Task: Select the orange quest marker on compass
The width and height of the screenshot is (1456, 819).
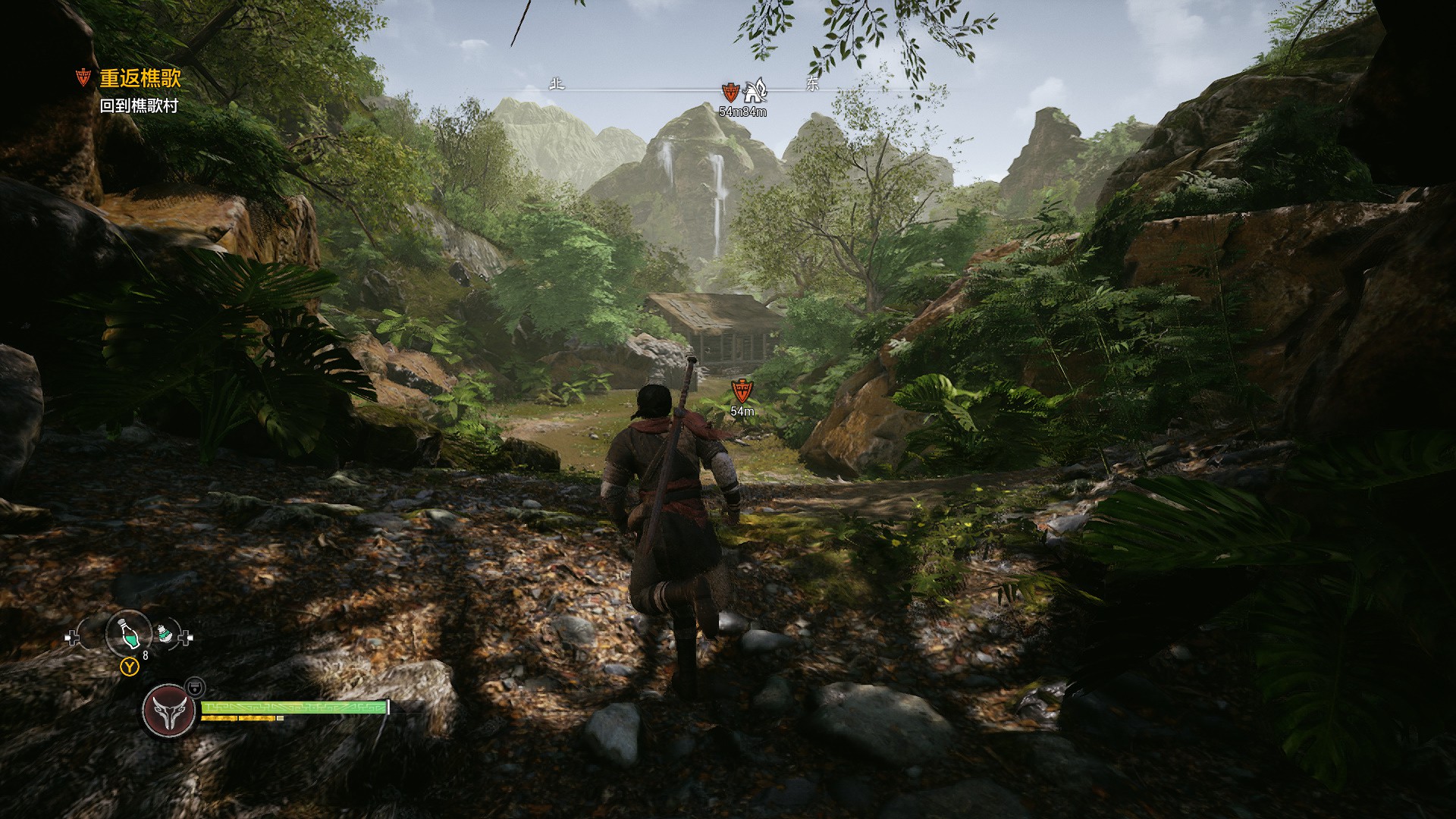Action: pos(730,93)
